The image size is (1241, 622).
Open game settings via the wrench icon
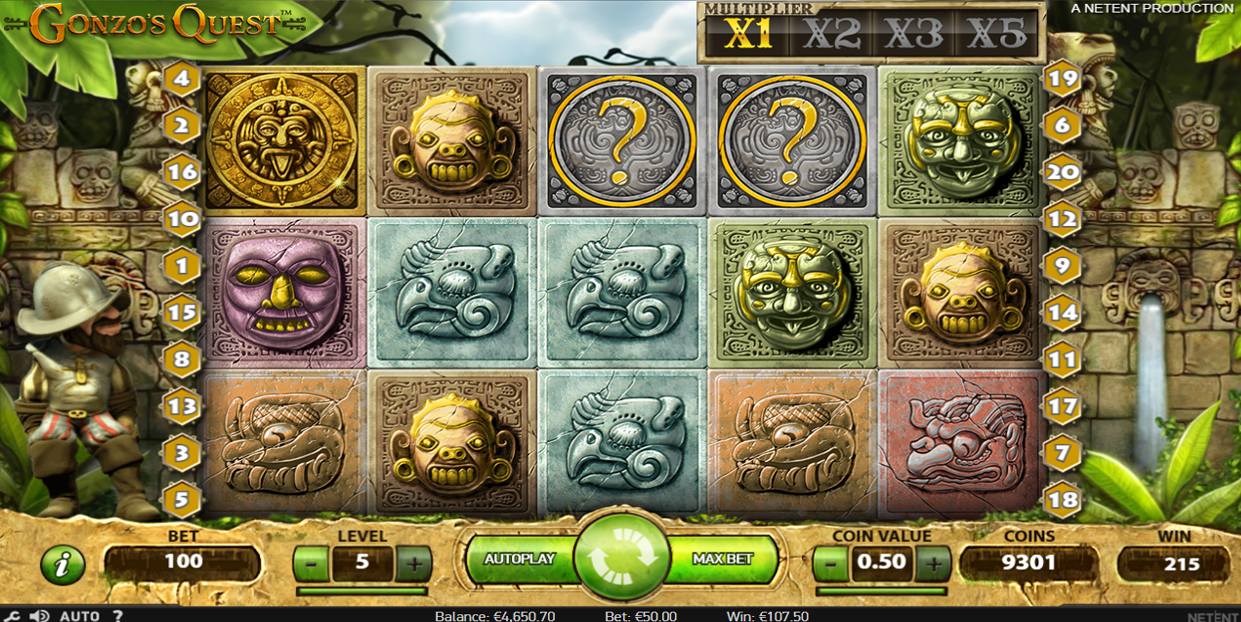tap(14, 616)
